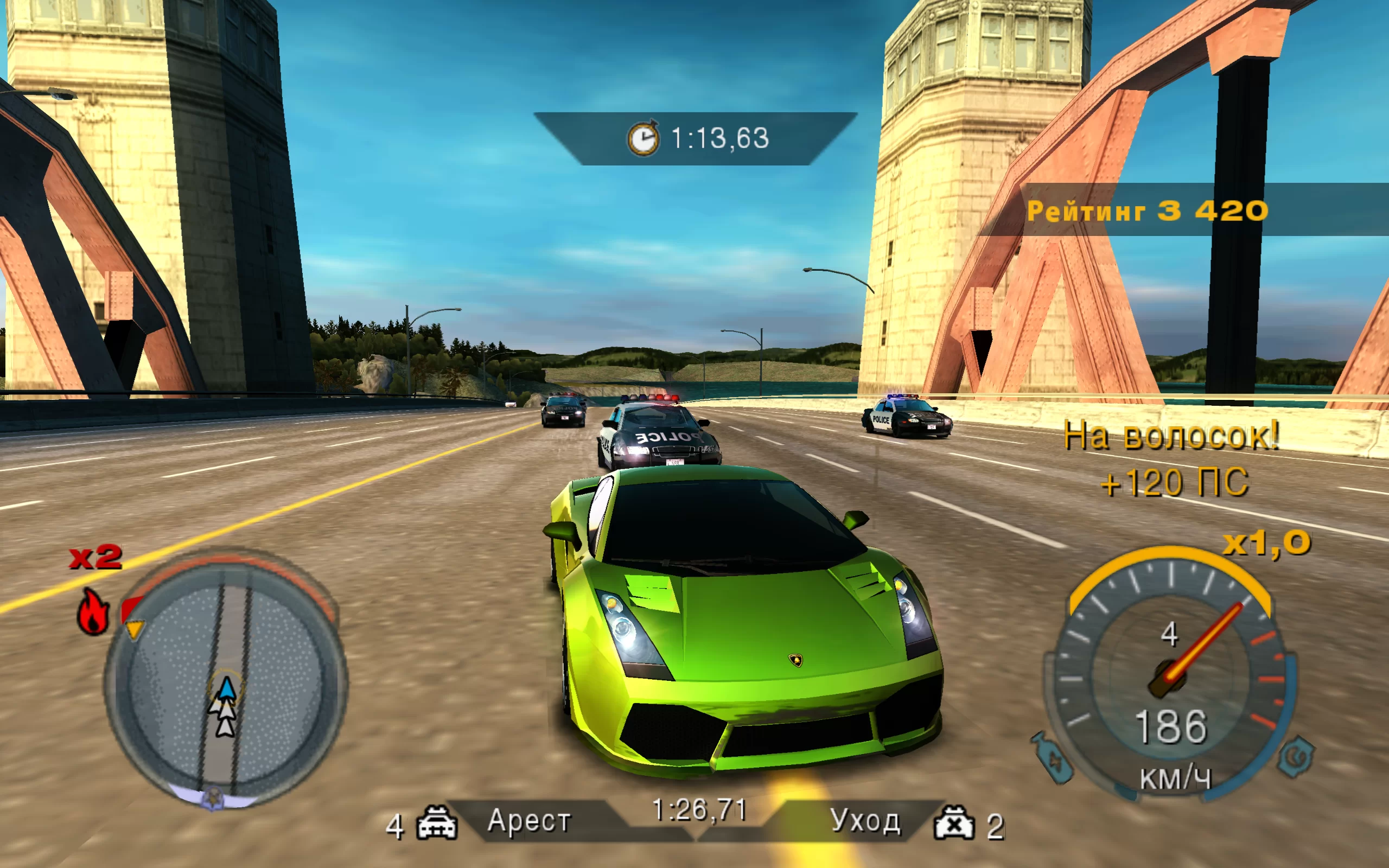Click the crossed-out police car icon near Уход

954,823
